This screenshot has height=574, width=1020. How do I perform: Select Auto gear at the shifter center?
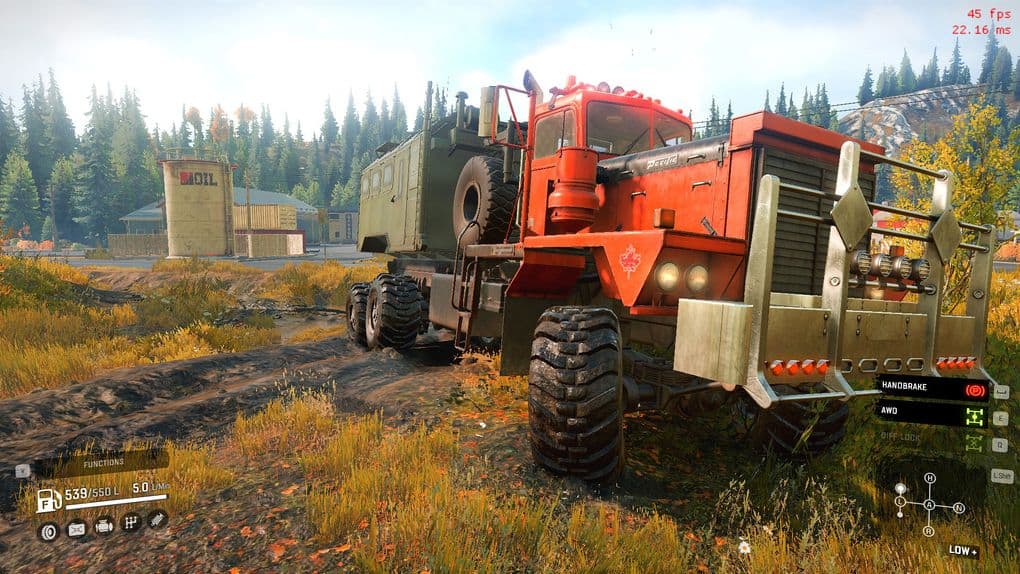(x=930, y=504)
